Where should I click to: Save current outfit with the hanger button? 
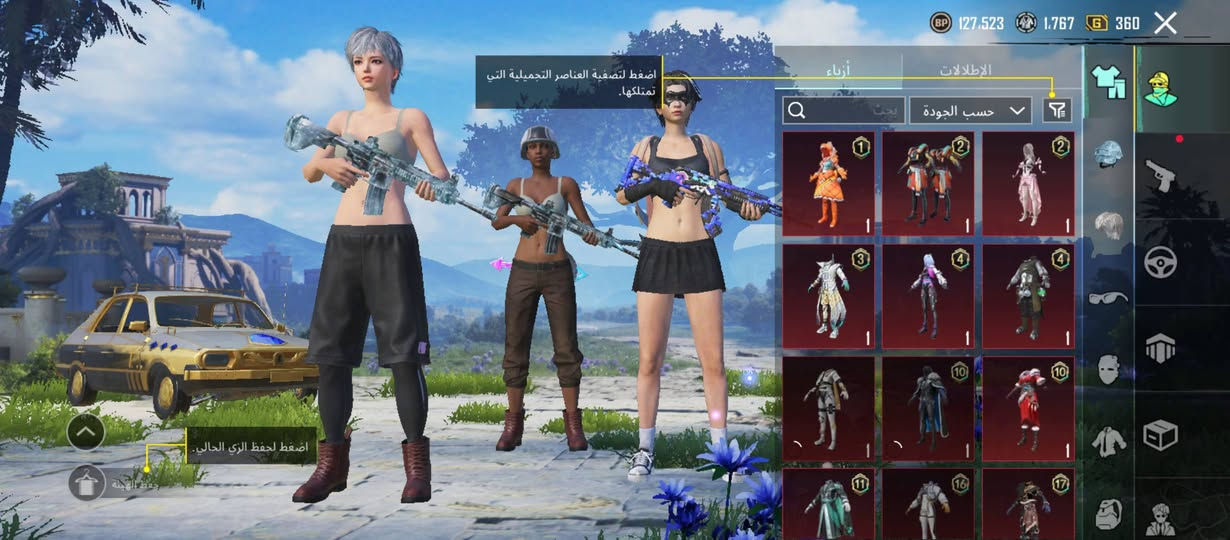87,483
